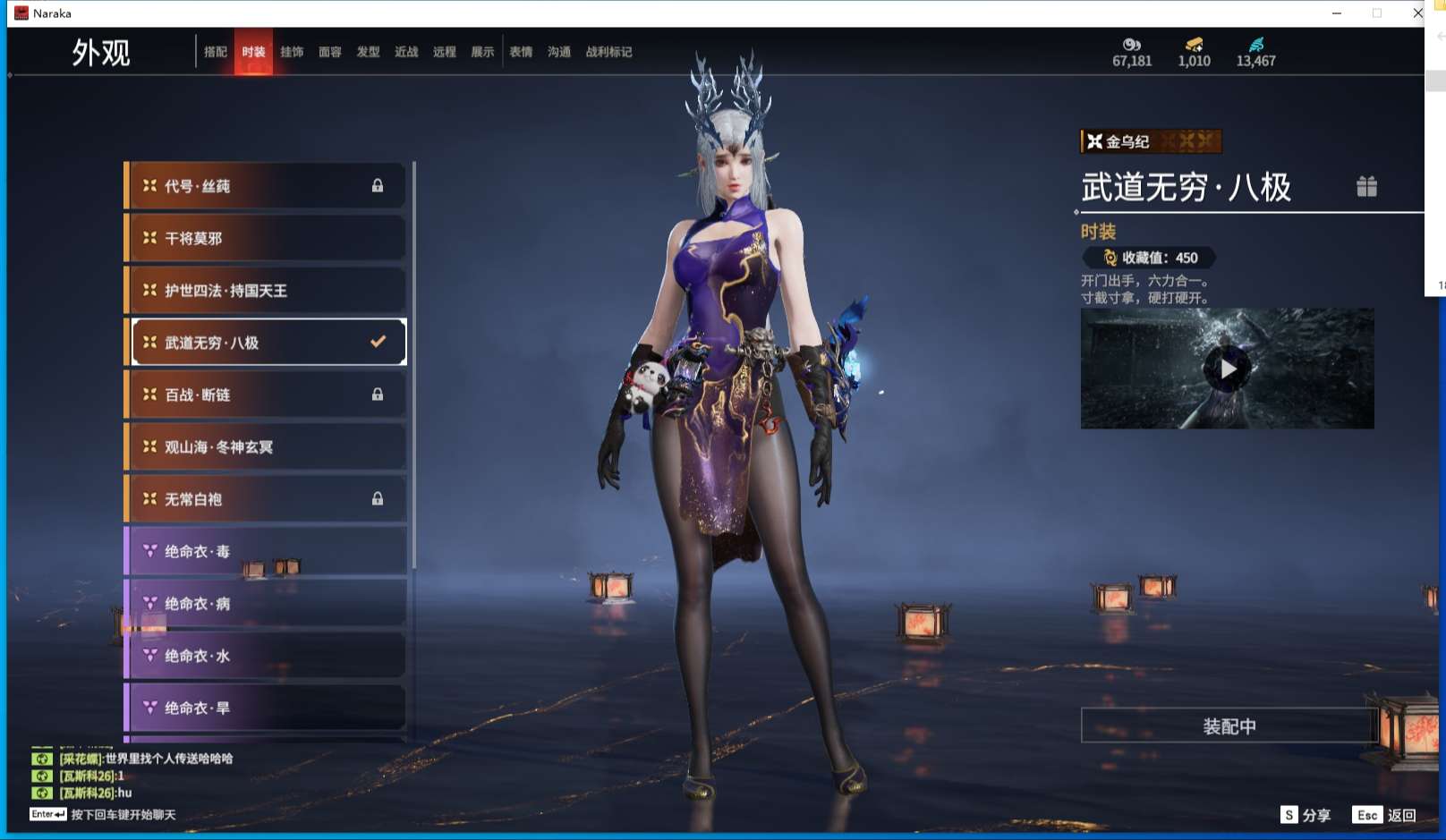1446x840 pixels.
Task: Click the 分享 share button
Action: coord(1306,815)
